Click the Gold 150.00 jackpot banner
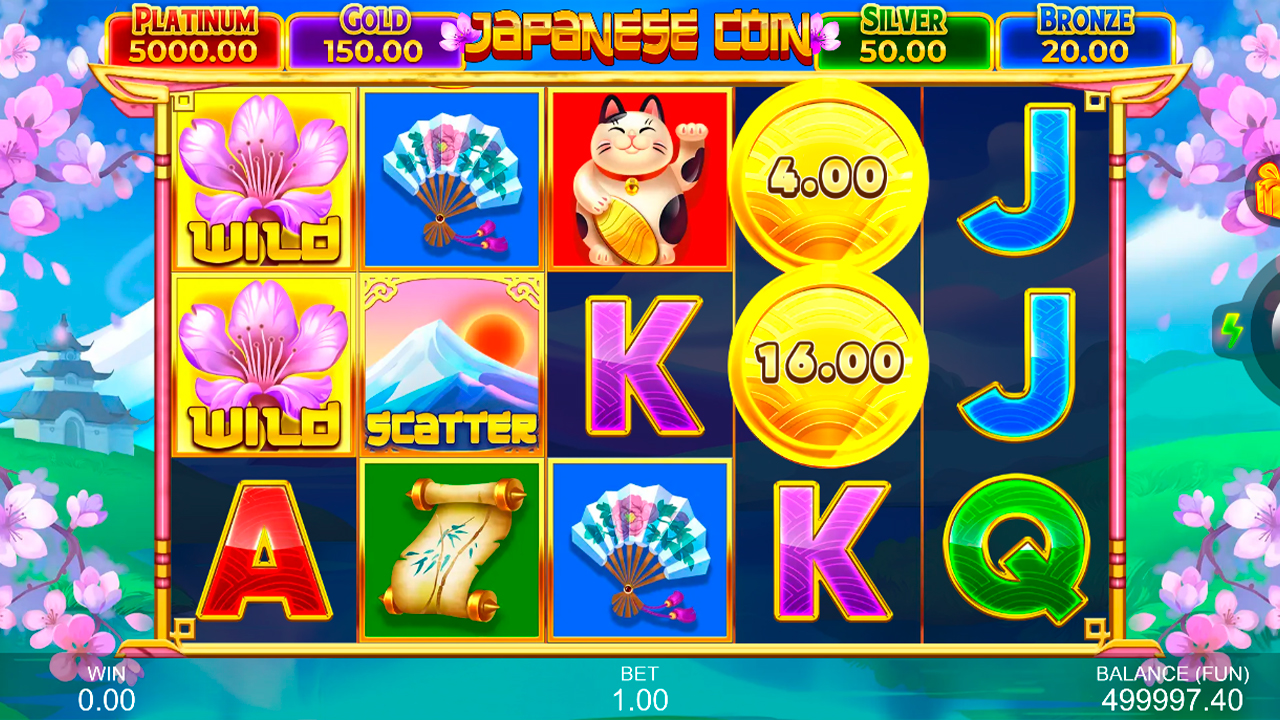The image size is (1280, 720). click(370, 30)
